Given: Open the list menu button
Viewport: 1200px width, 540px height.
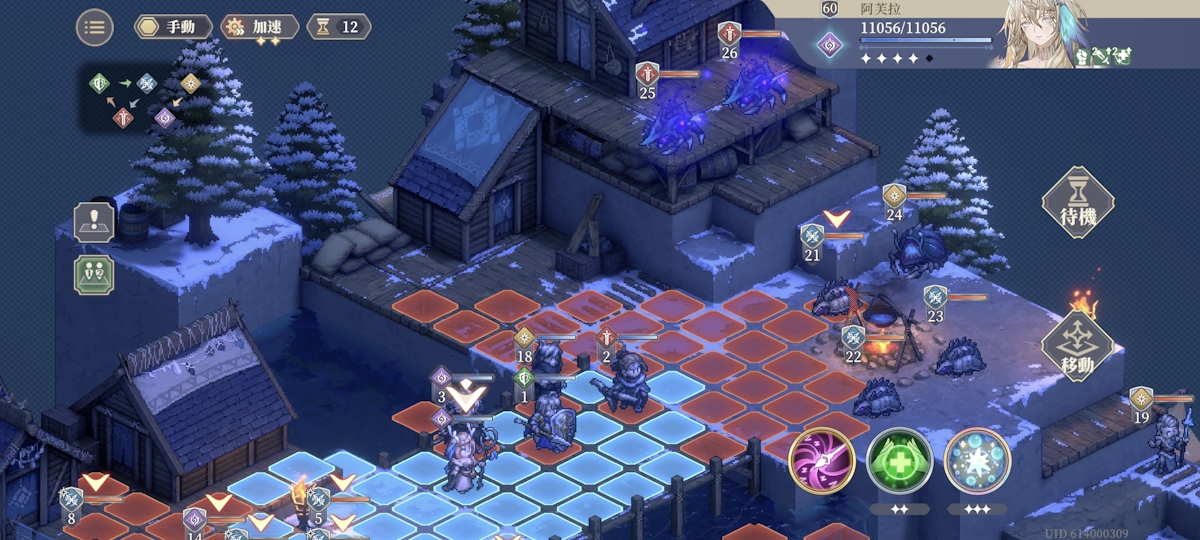Looking at the screenshot, I should tap(94, 27).
